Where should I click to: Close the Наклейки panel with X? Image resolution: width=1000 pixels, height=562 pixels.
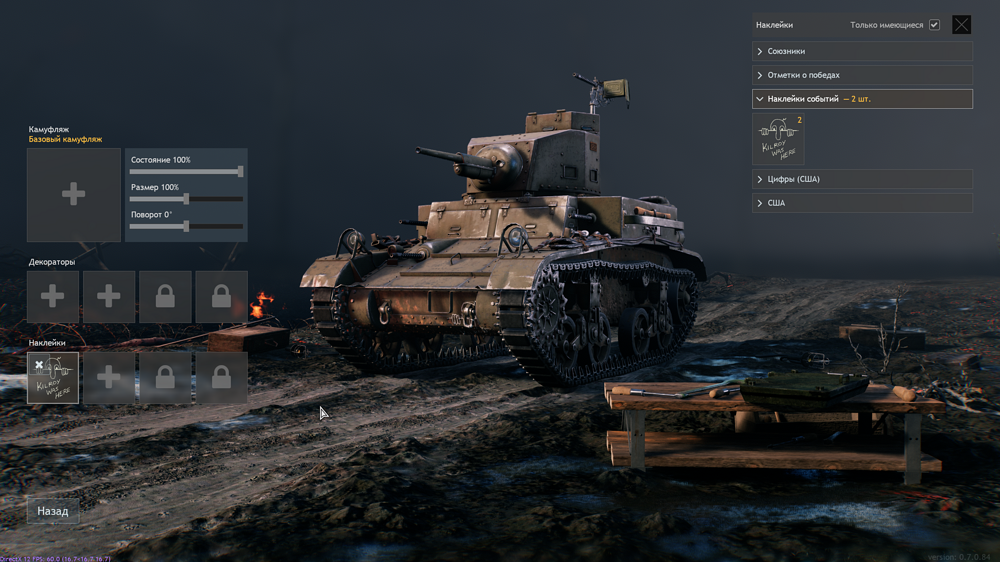tap(961, 25)
